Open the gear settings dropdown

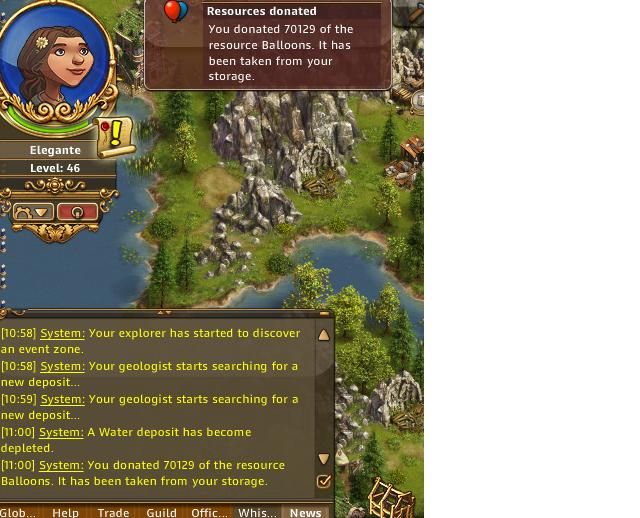click(x=33, y=212)
